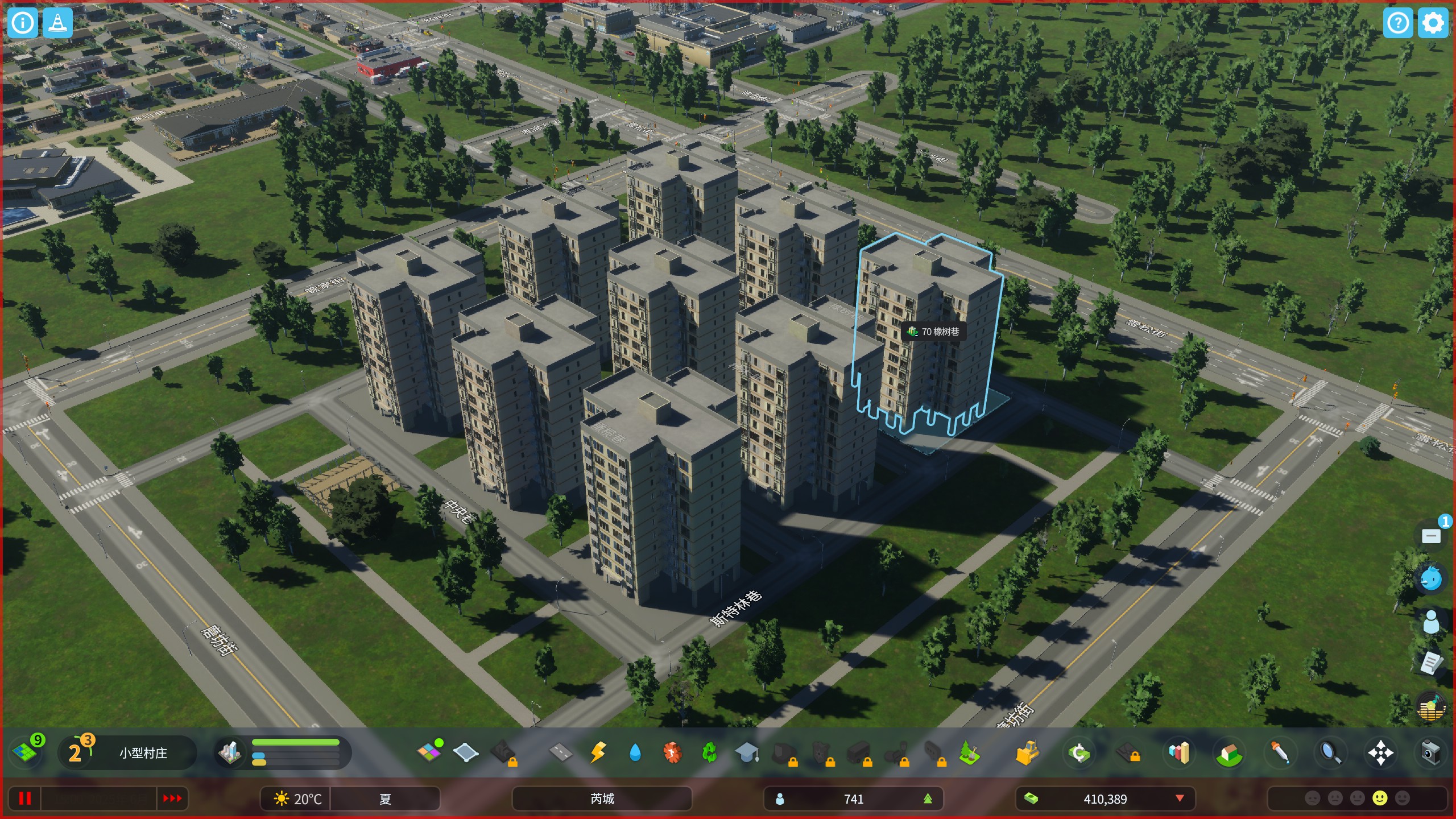This screenshot has width=1456, height=819.
Task: Open the question mark help button
Action: tap(1397, 23)
